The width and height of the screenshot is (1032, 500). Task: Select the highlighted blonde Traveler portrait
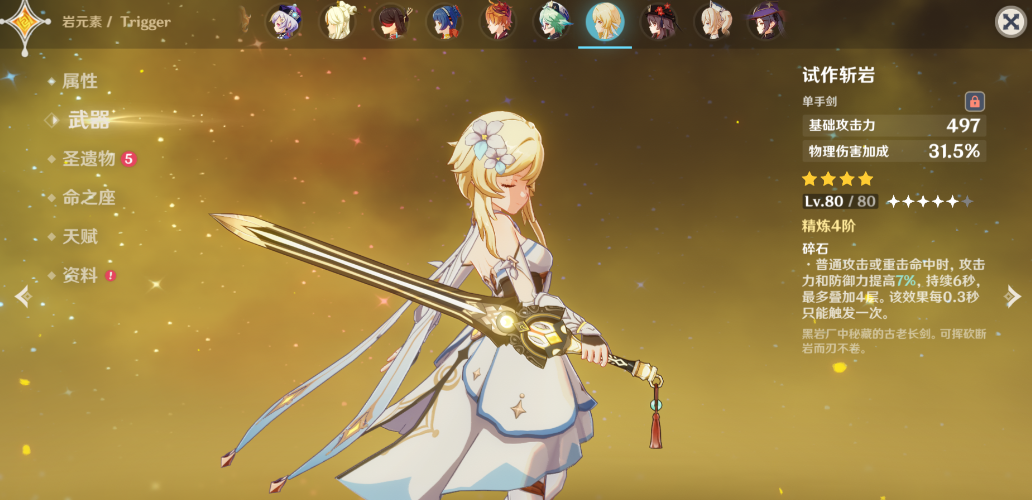(x=605, y=22)
